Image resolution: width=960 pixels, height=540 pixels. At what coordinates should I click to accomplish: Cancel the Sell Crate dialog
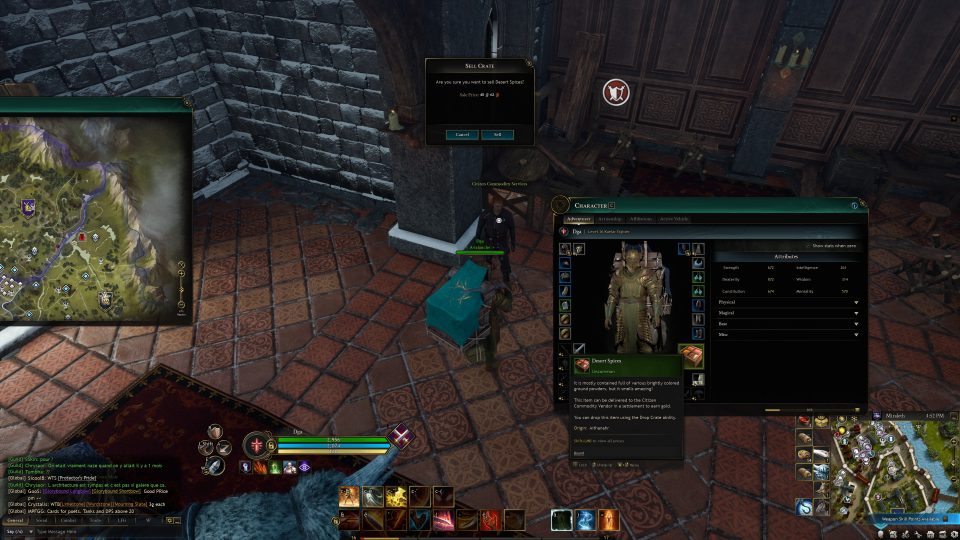pyautogui.click(x=462, y=133)
